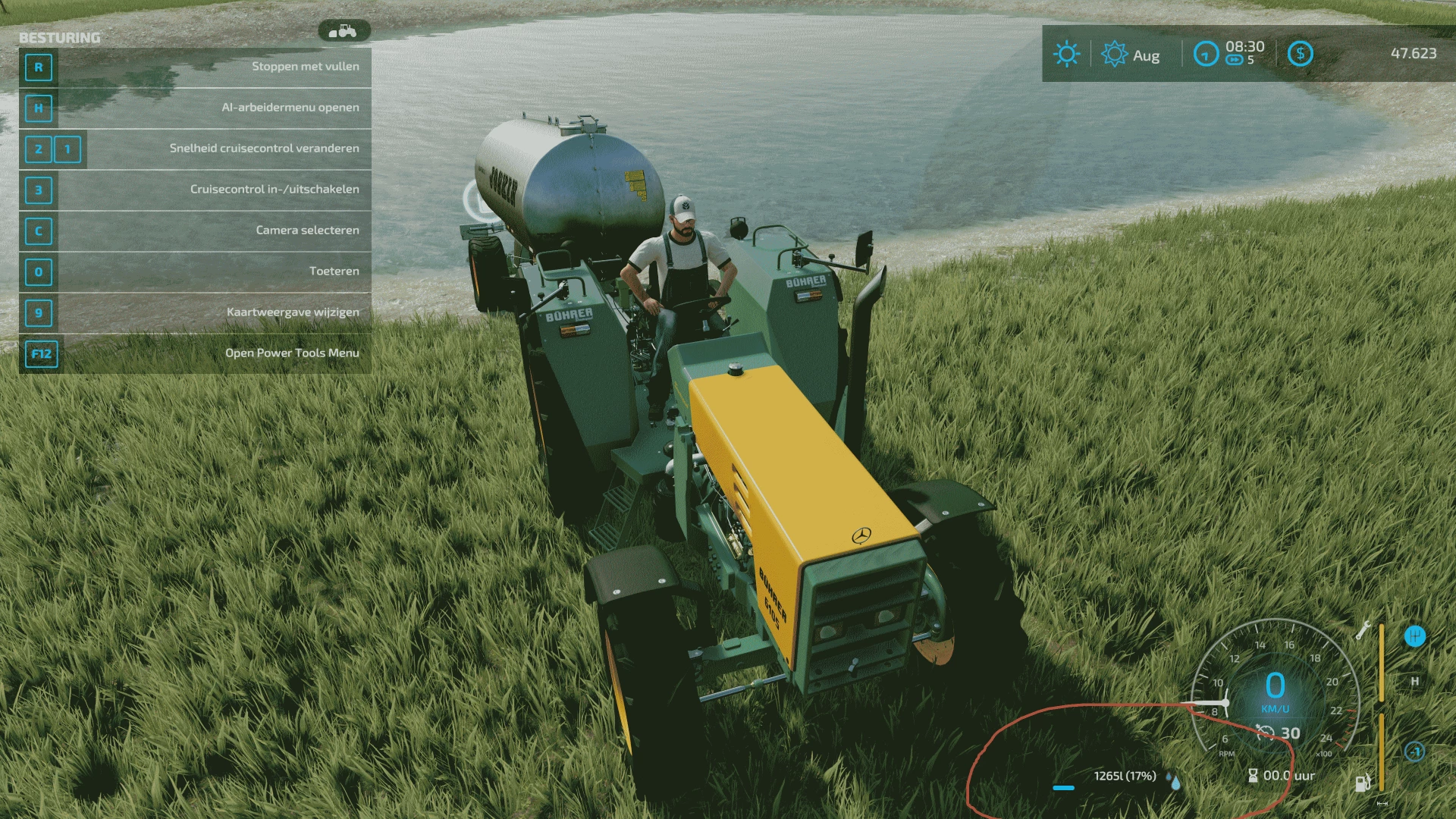The width and height of the screenshot is (1456, 819).
Task: Open the AI-arbeidermenu
Action: coord(290,107)
